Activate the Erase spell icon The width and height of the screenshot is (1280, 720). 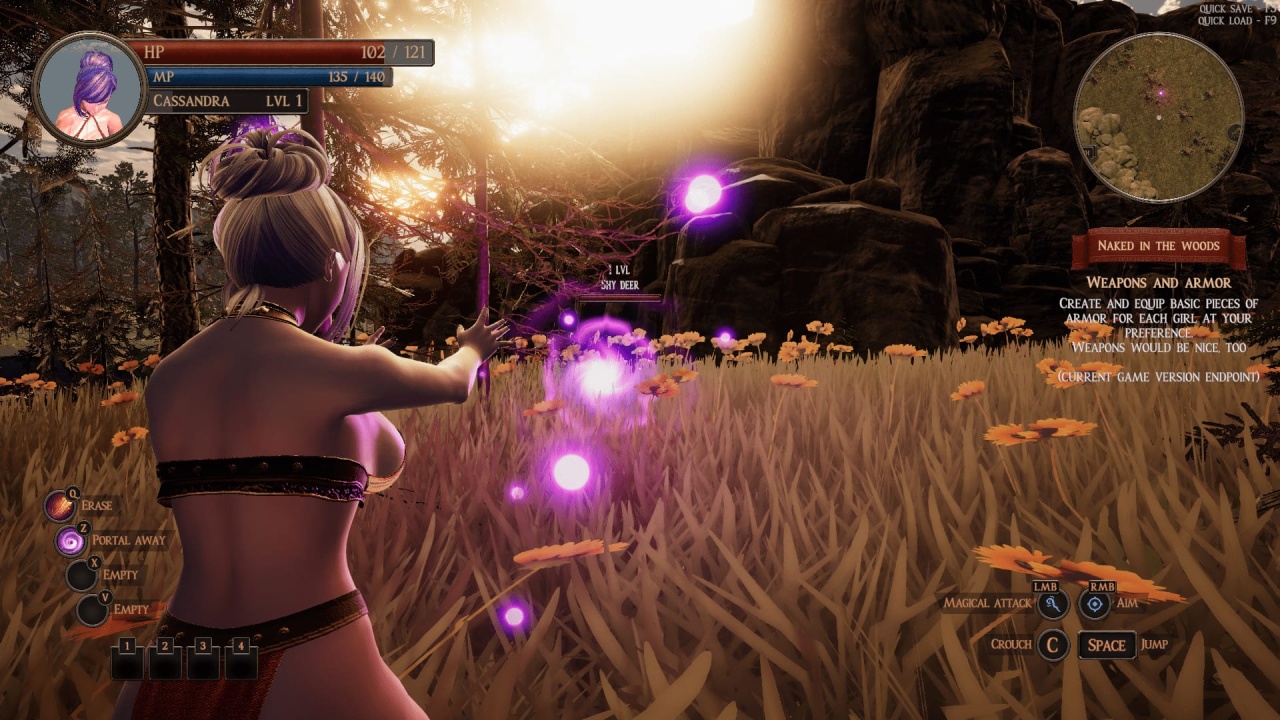(x=60, y=506)
